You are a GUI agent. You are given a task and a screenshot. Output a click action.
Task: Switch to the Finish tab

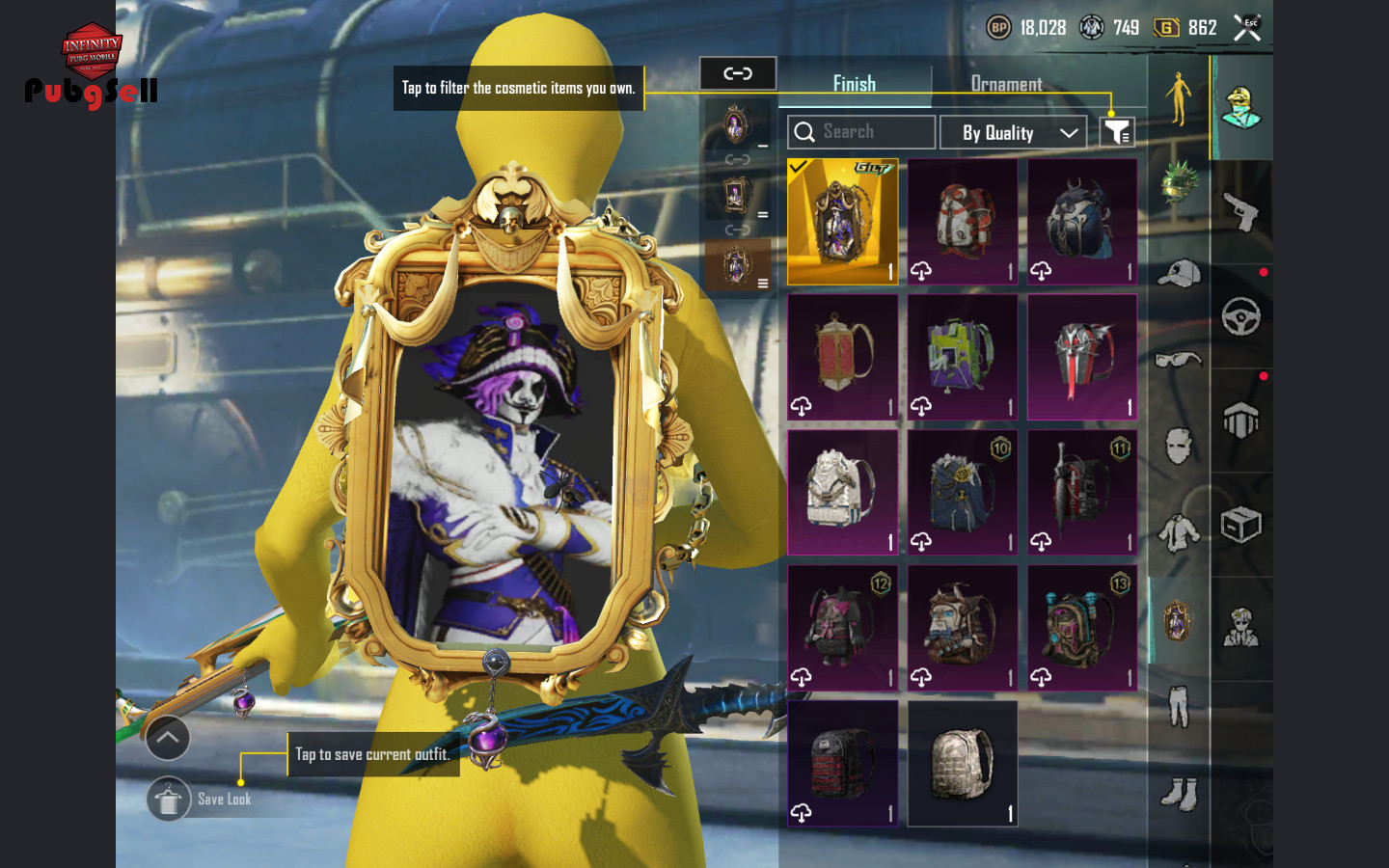click(855, 84)
